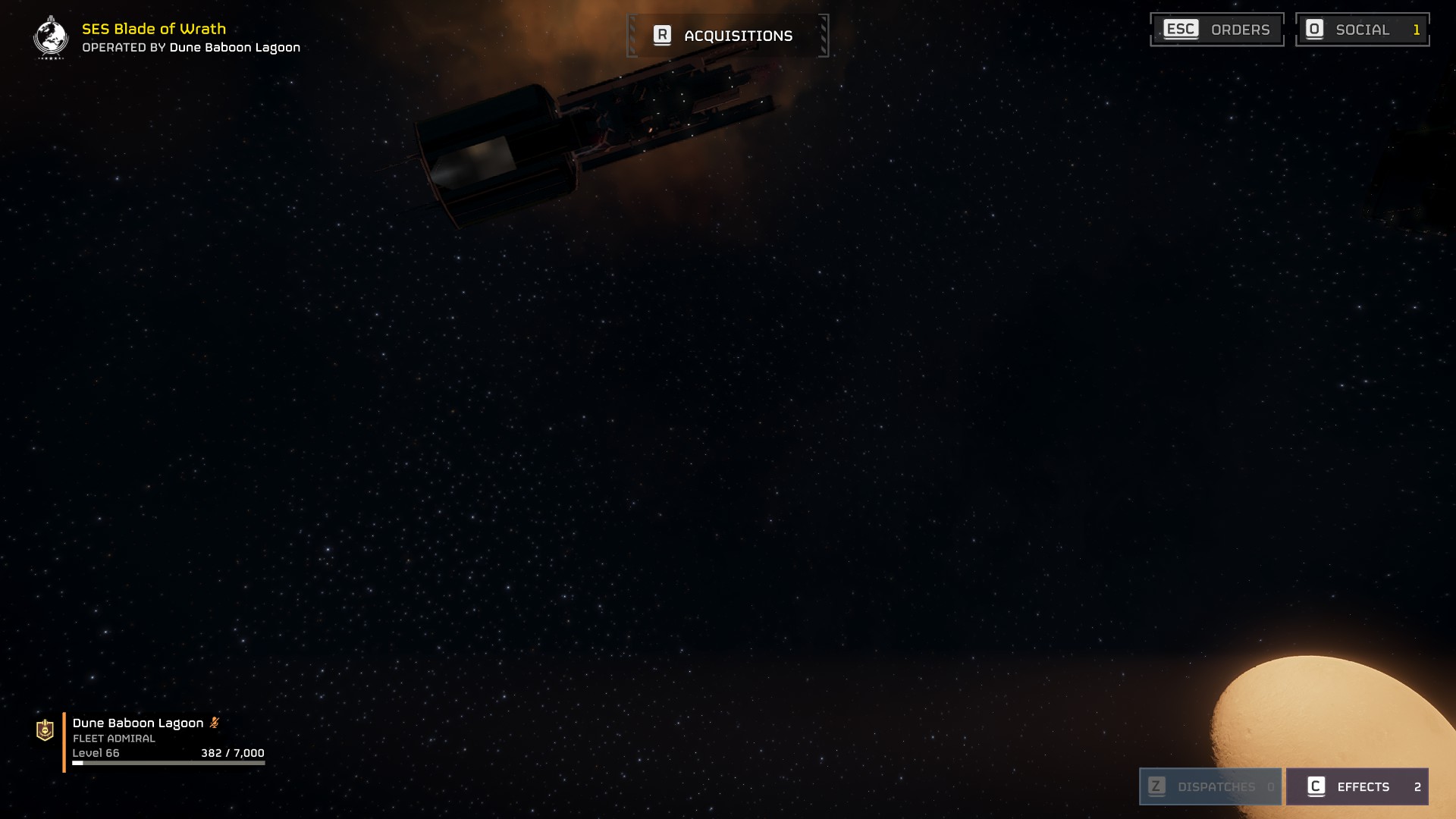Image resolution: width=1456 pixels, height=819 pixels.
Task: Click the ESC keybind icon beside Orders
Action: 1183,30
